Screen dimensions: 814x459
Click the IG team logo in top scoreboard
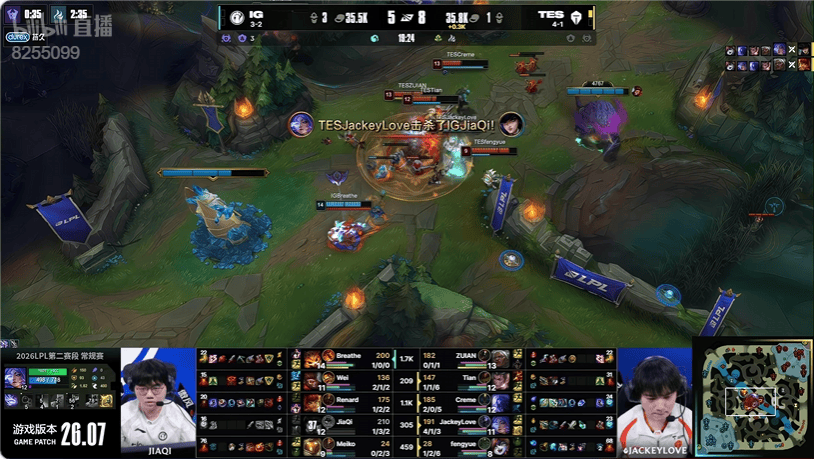click(x=235, y=16)
